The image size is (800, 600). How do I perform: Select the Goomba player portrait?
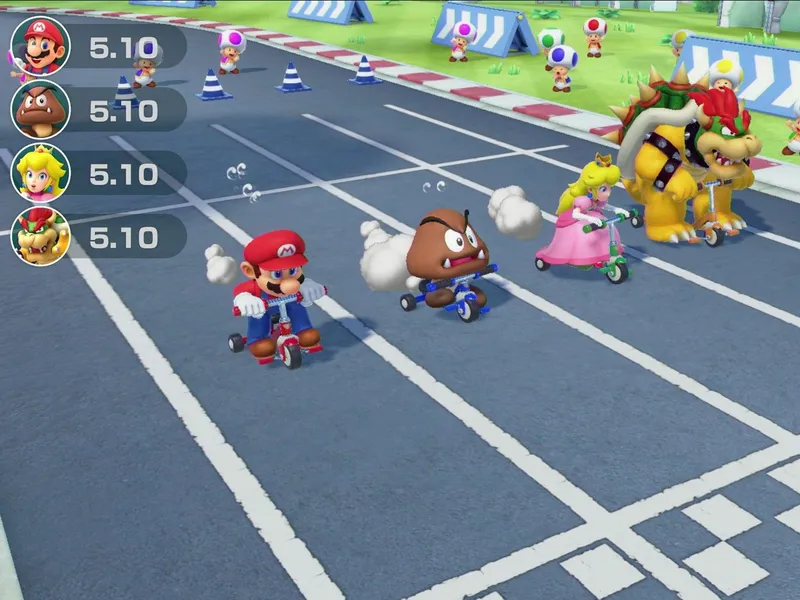[x=40, y=109]
